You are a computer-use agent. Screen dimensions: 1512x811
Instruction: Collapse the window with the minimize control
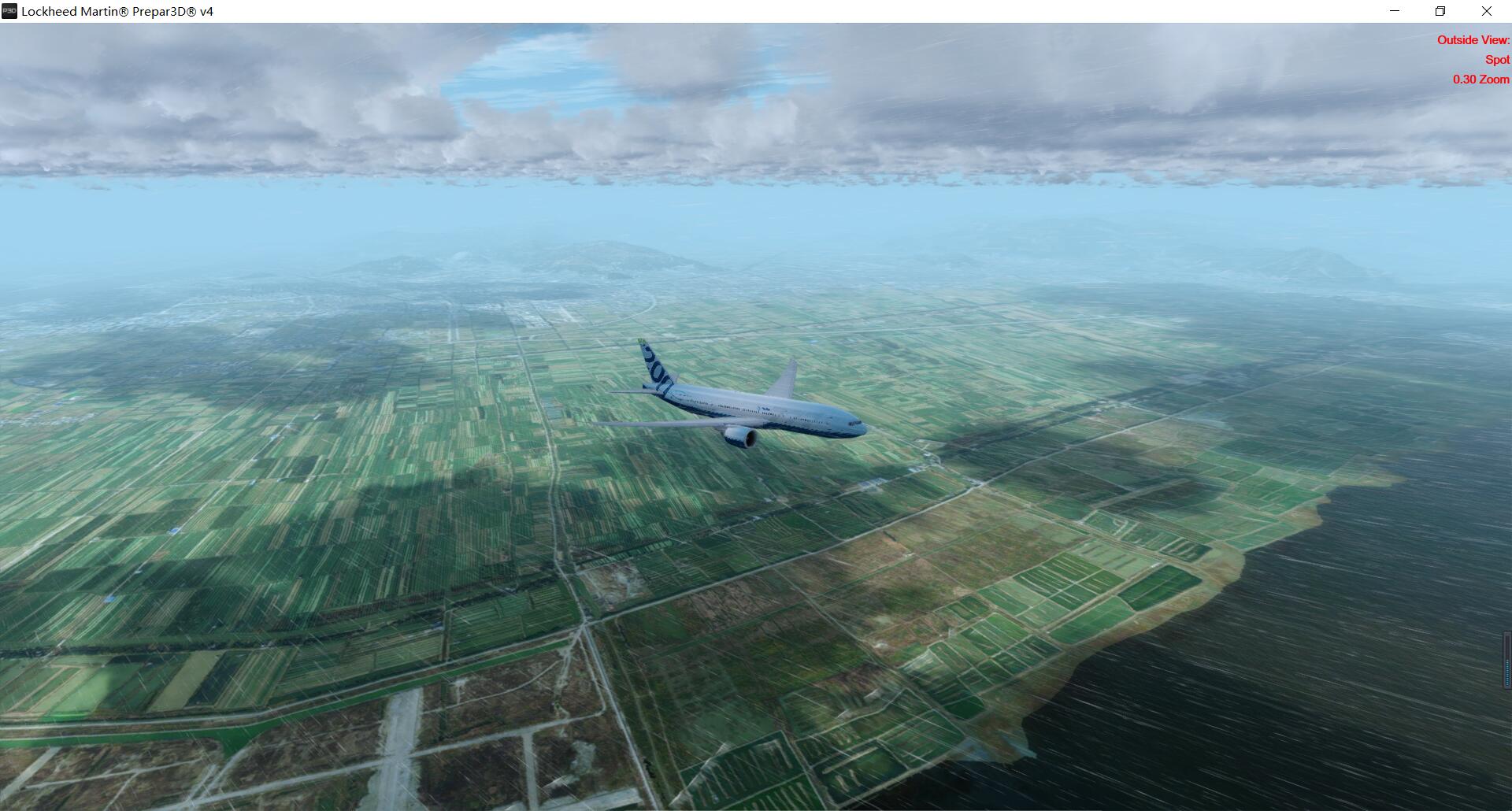[x=1394, y=11]
